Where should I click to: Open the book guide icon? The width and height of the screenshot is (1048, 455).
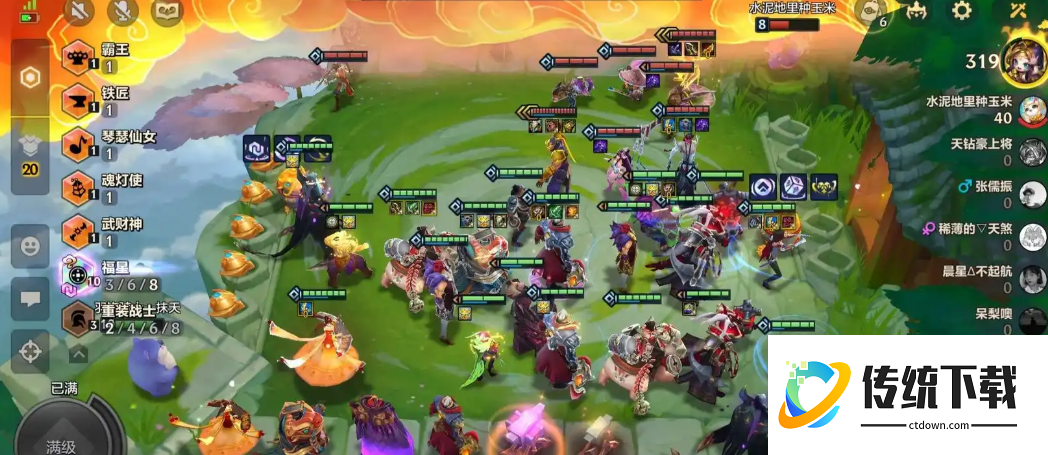point(167,11)
